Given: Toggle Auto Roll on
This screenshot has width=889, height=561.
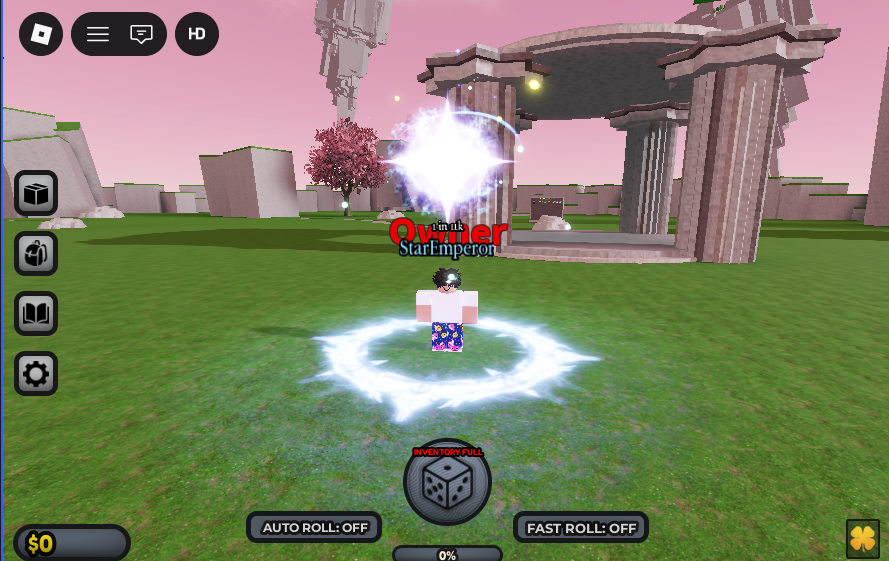Looking at the screenshot, I should (314, 527).
